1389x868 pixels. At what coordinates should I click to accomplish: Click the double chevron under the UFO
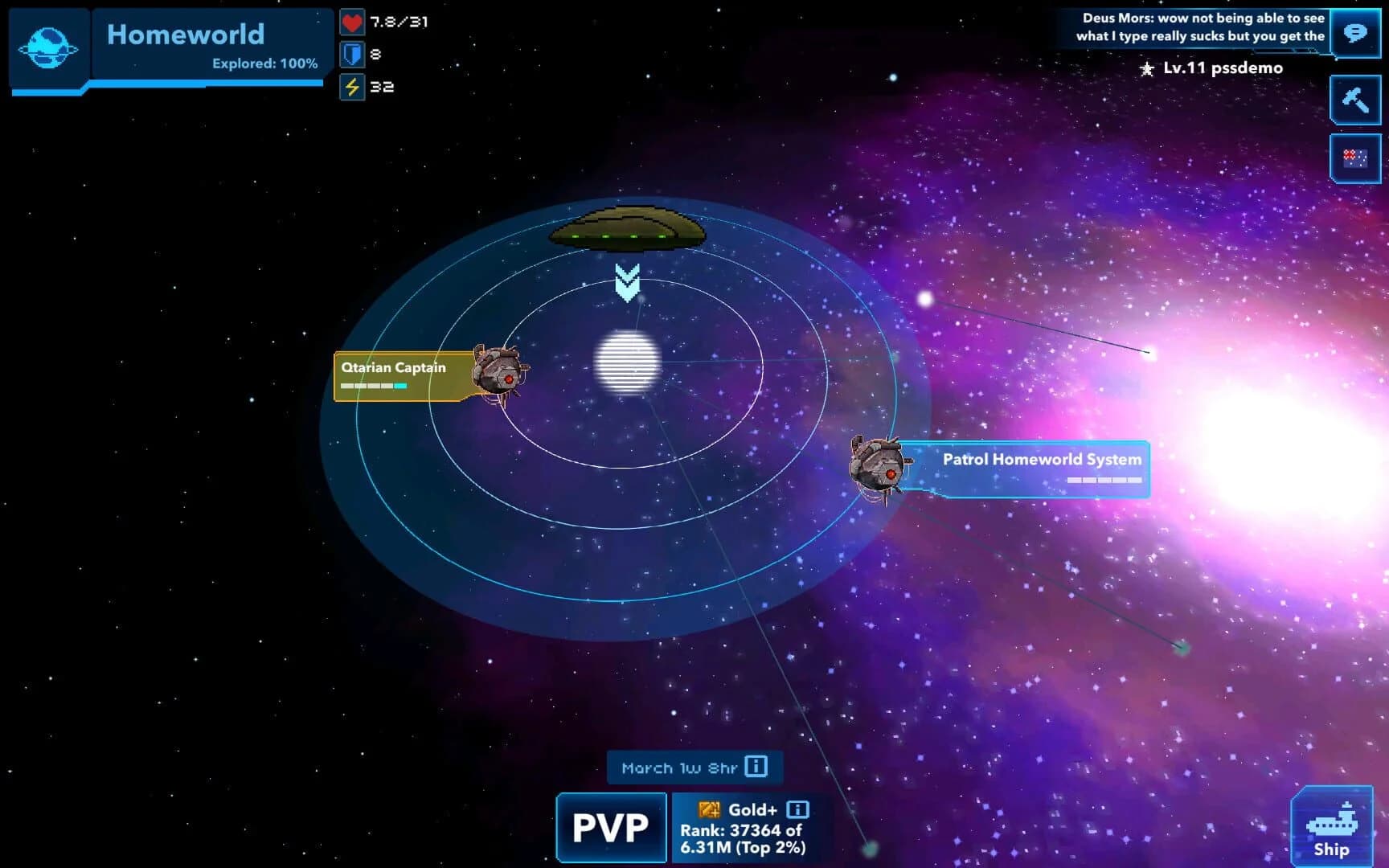click(627, 281)
